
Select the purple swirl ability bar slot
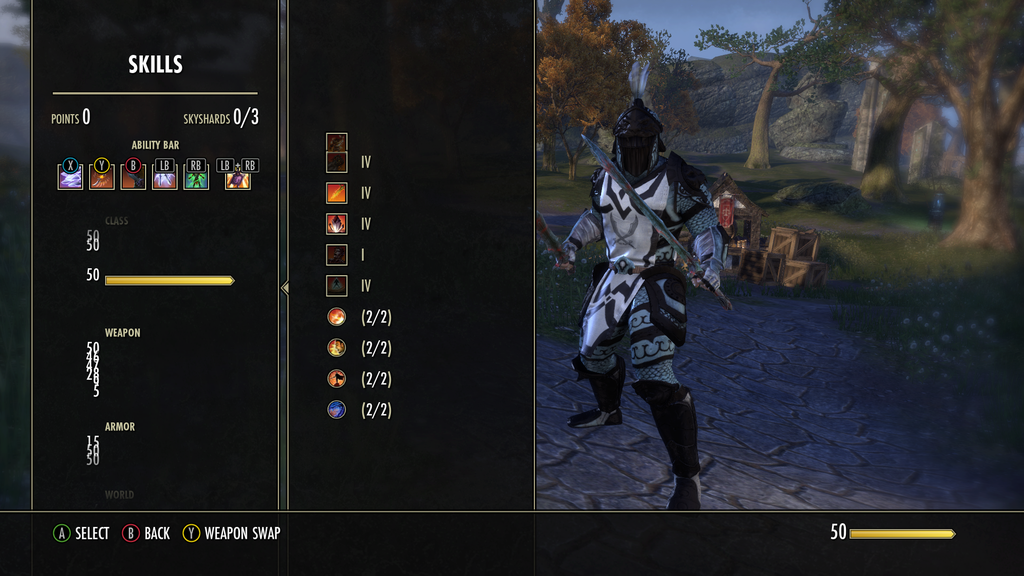tap(70, 178)
